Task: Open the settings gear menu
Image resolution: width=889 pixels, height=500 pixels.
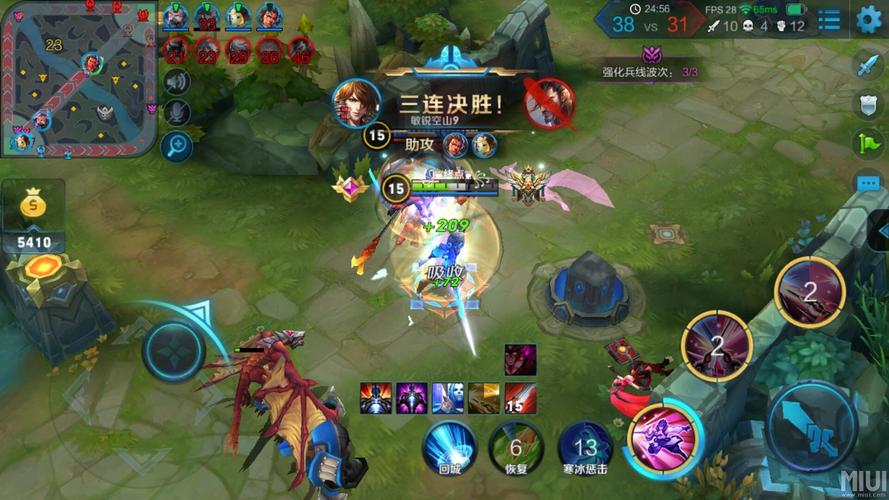Action: (x=868, y=19)
